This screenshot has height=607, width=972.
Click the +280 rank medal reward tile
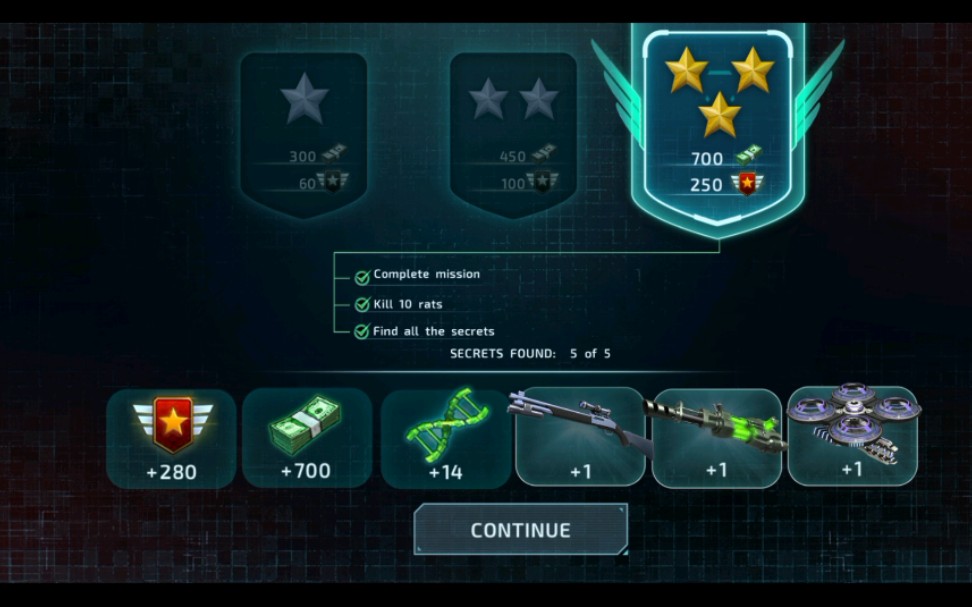[171, 438]
